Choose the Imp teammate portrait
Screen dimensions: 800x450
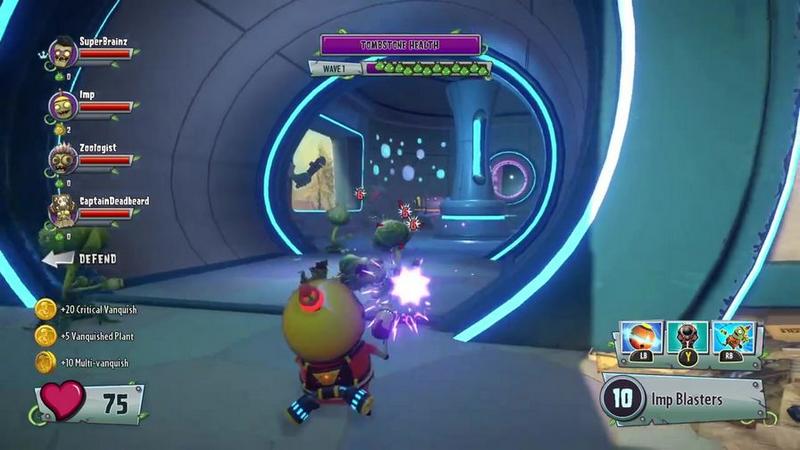click(x=63, y=104)
